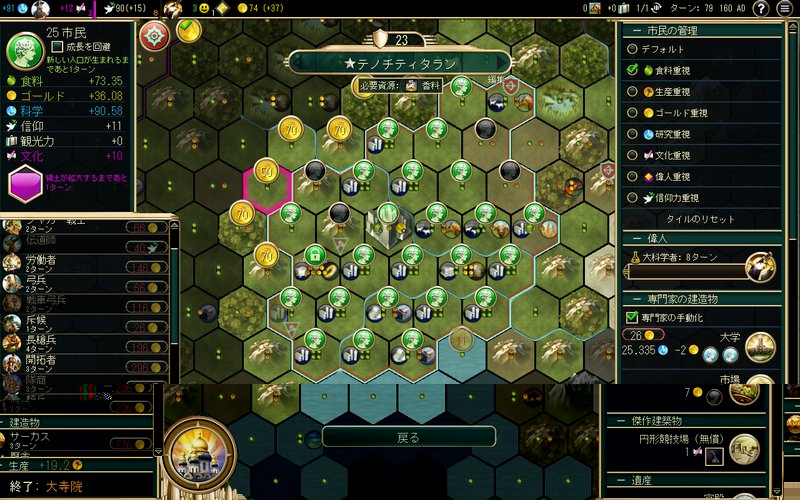
Task: Click the 円形競技場 great work building icon
Action: point(715,456)
